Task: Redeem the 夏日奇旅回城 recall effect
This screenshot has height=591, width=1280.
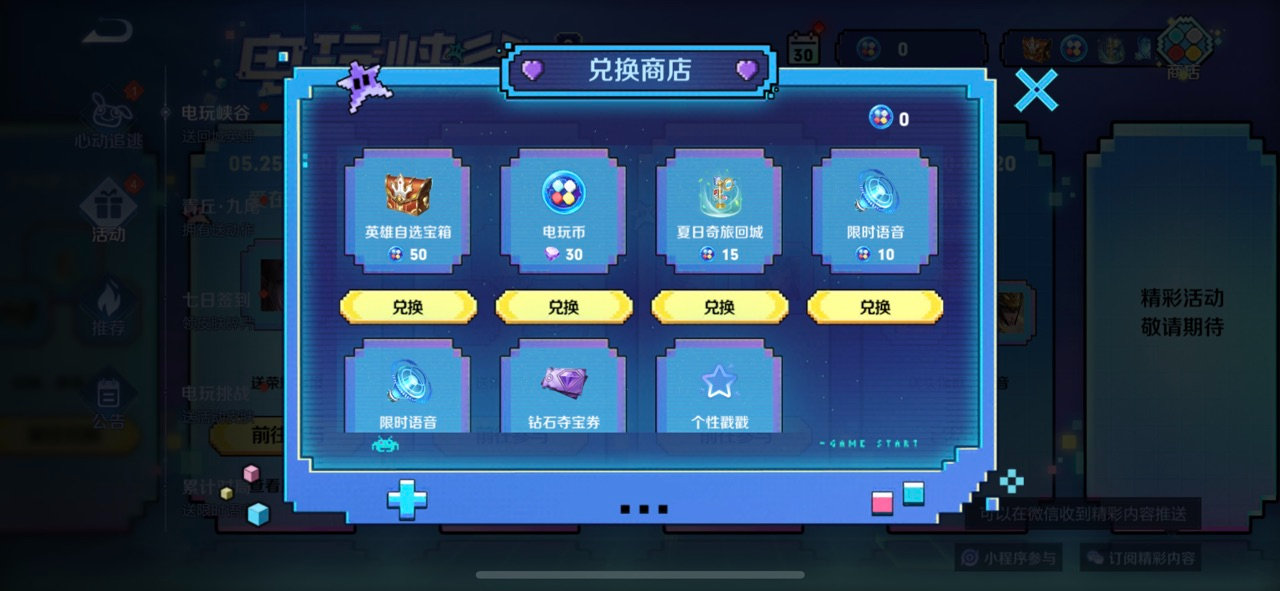Action: pos(720,307)
